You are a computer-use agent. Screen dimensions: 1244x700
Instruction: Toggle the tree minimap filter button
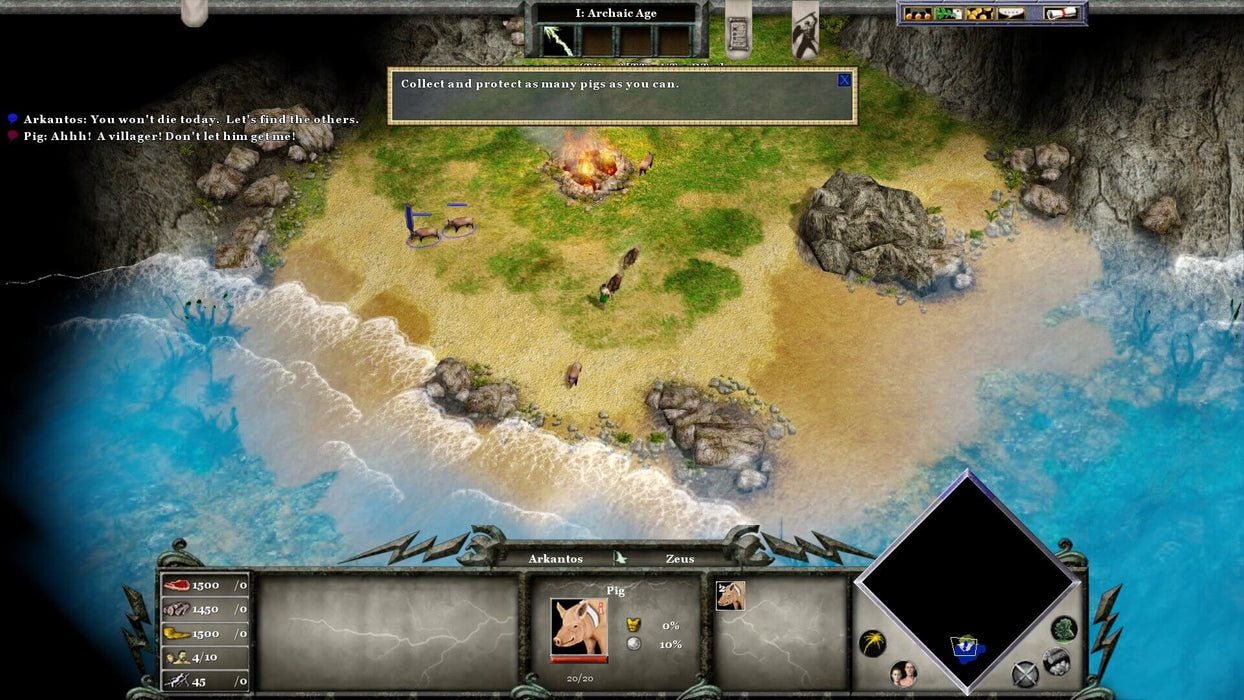point(1064,629)
